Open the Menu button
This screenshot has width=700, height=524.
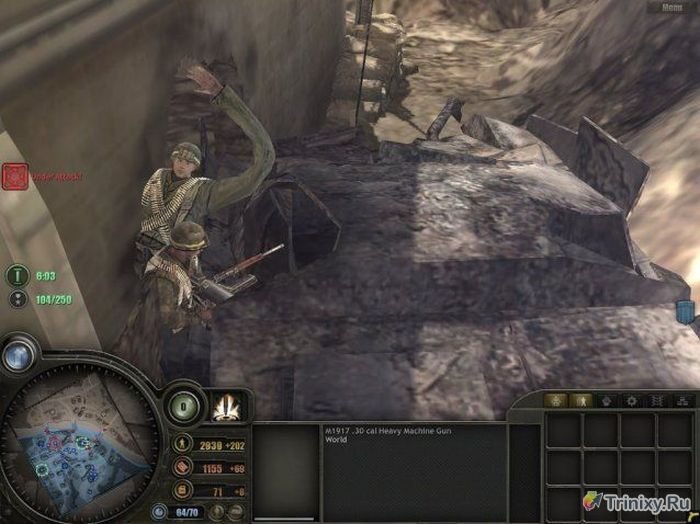(x=671, y=7)
